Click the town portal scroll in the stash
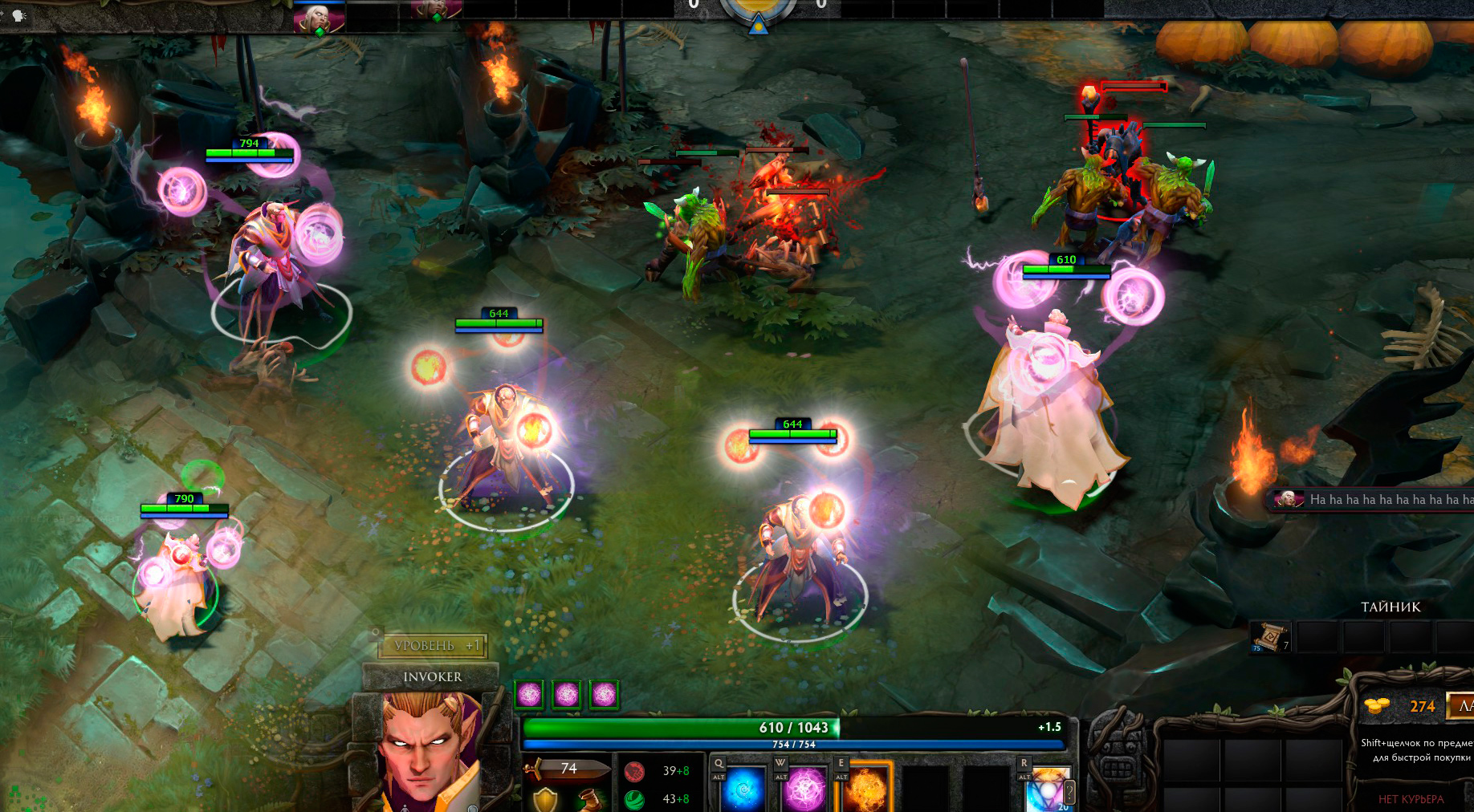Image resolution: width=1474 pixels, height=812 pixels. click(1269, 637)
